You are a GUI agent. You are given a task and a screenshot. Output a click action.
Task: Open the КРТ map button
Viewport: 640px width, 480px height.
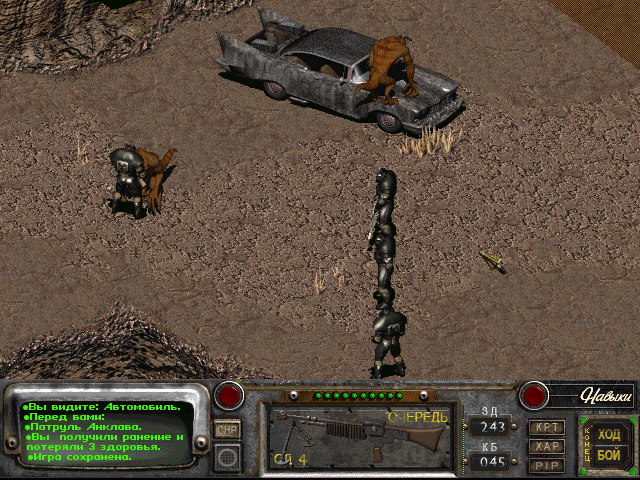546,427
